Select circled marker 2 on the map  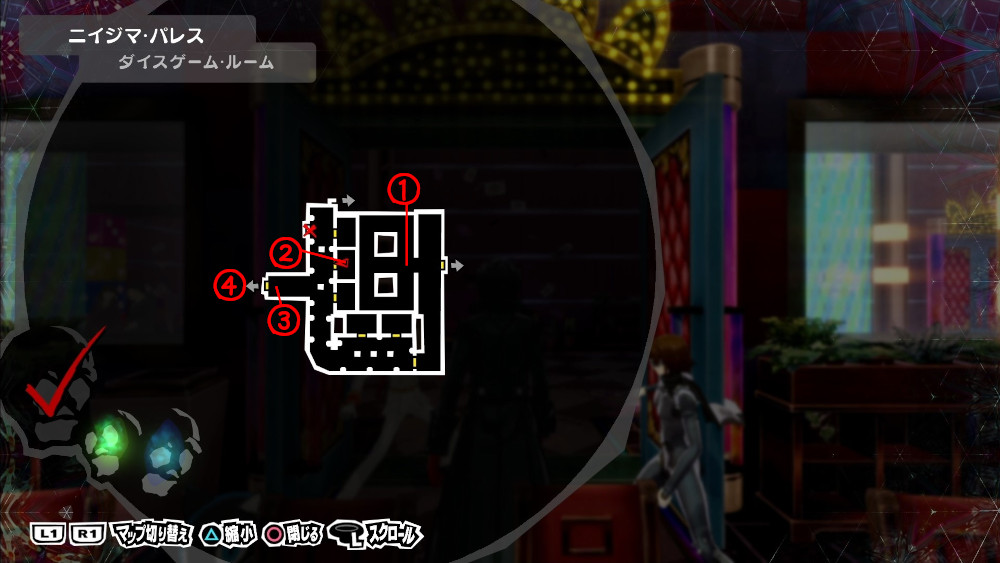[285, 253]
